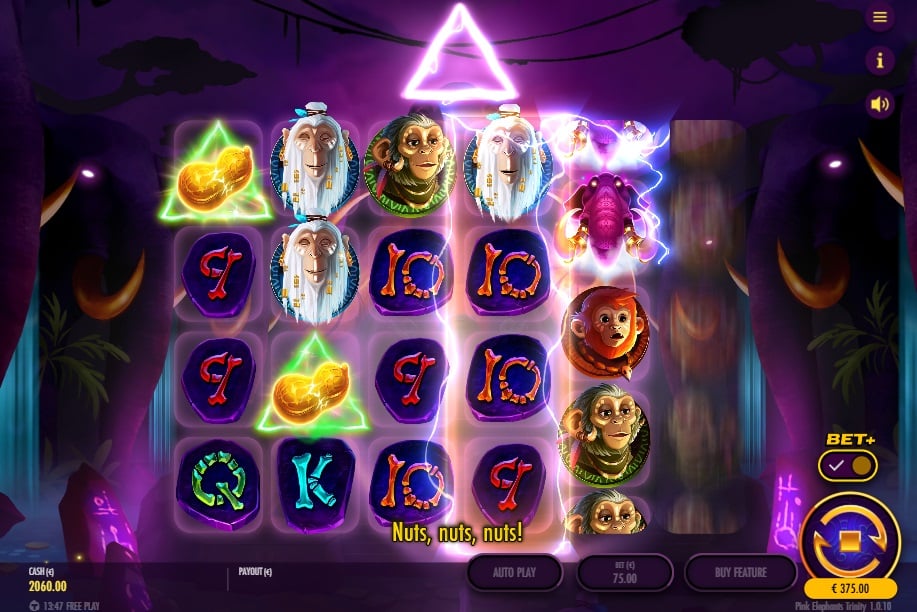
Task: Stop the spinning reels
Action: [x=850, y=540]
